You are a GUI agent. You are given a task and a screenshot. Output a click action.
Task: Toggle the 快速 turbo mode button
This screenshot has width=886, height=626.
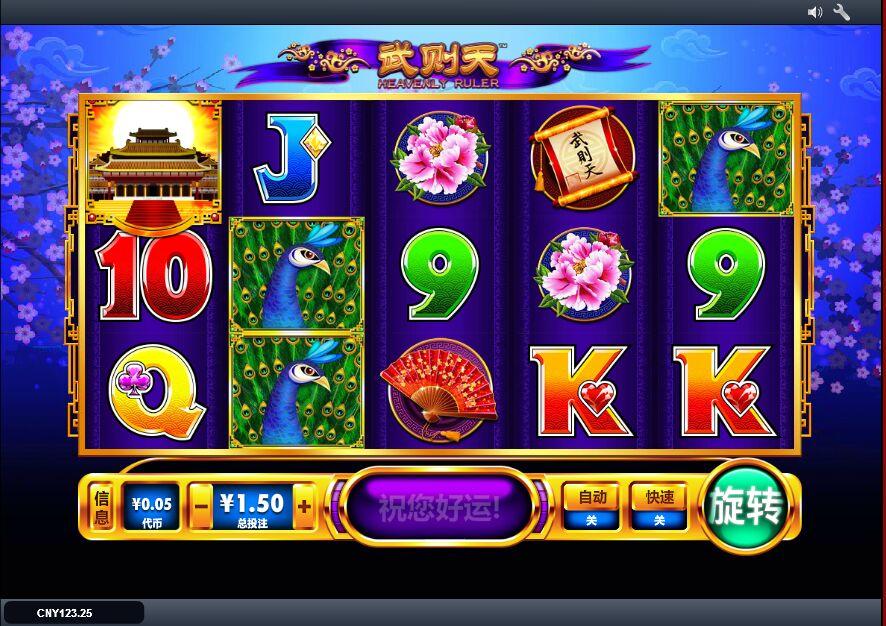click(659, 507)
